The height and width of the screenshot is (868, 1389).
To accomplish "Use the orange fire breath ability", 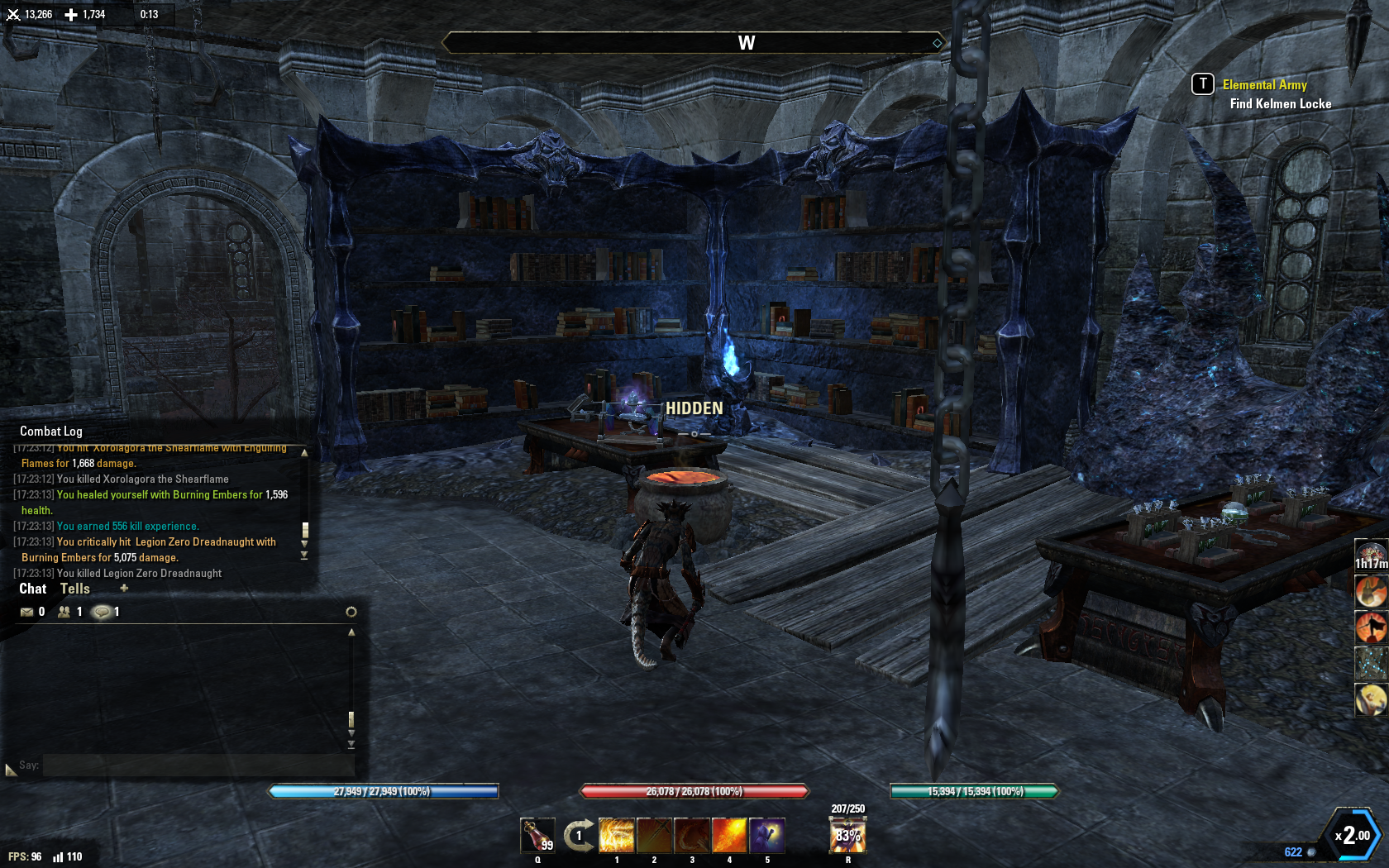I will tap(729, 835).
